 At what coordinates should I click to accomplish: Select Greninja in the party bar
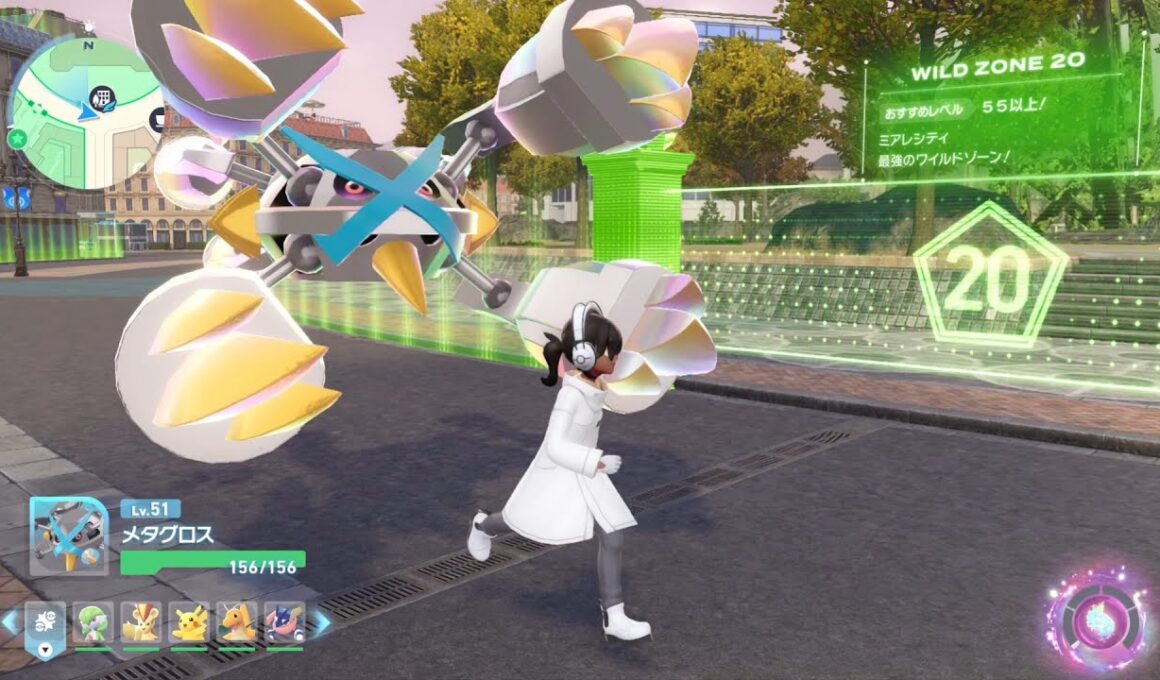(x=284, y=623)
